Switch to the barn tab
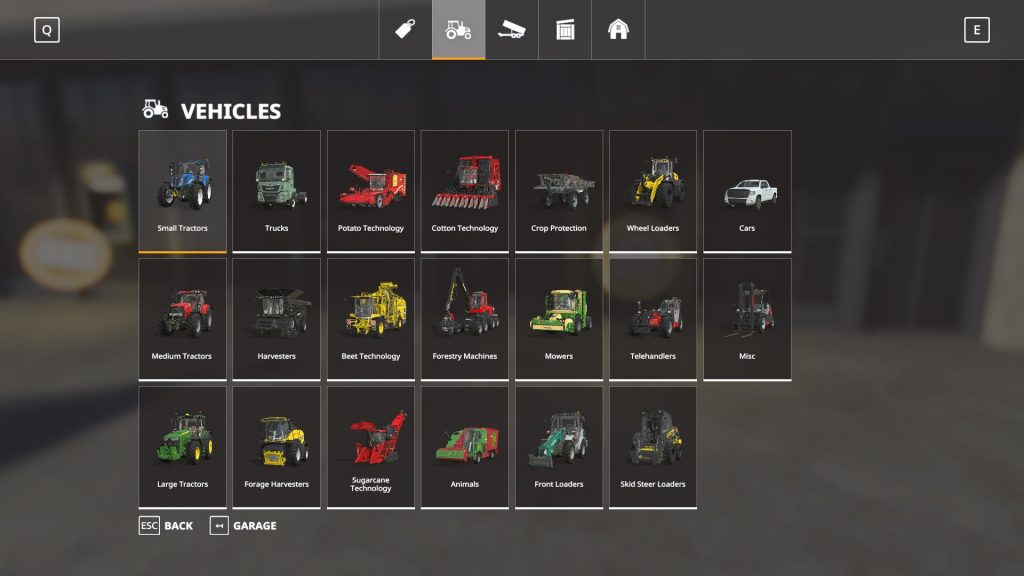The image size is (1024, 576). pos(618,30)
